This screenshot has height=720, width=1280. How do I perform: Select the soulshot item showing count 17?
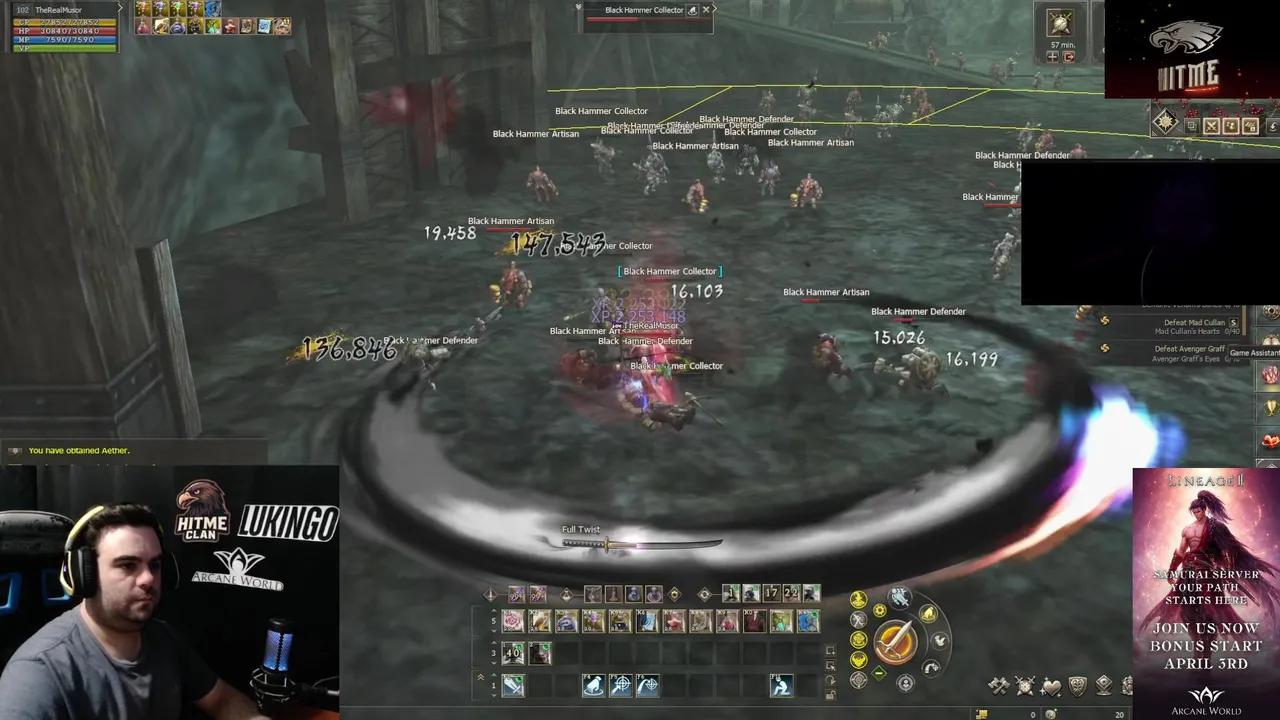[770, 593]
